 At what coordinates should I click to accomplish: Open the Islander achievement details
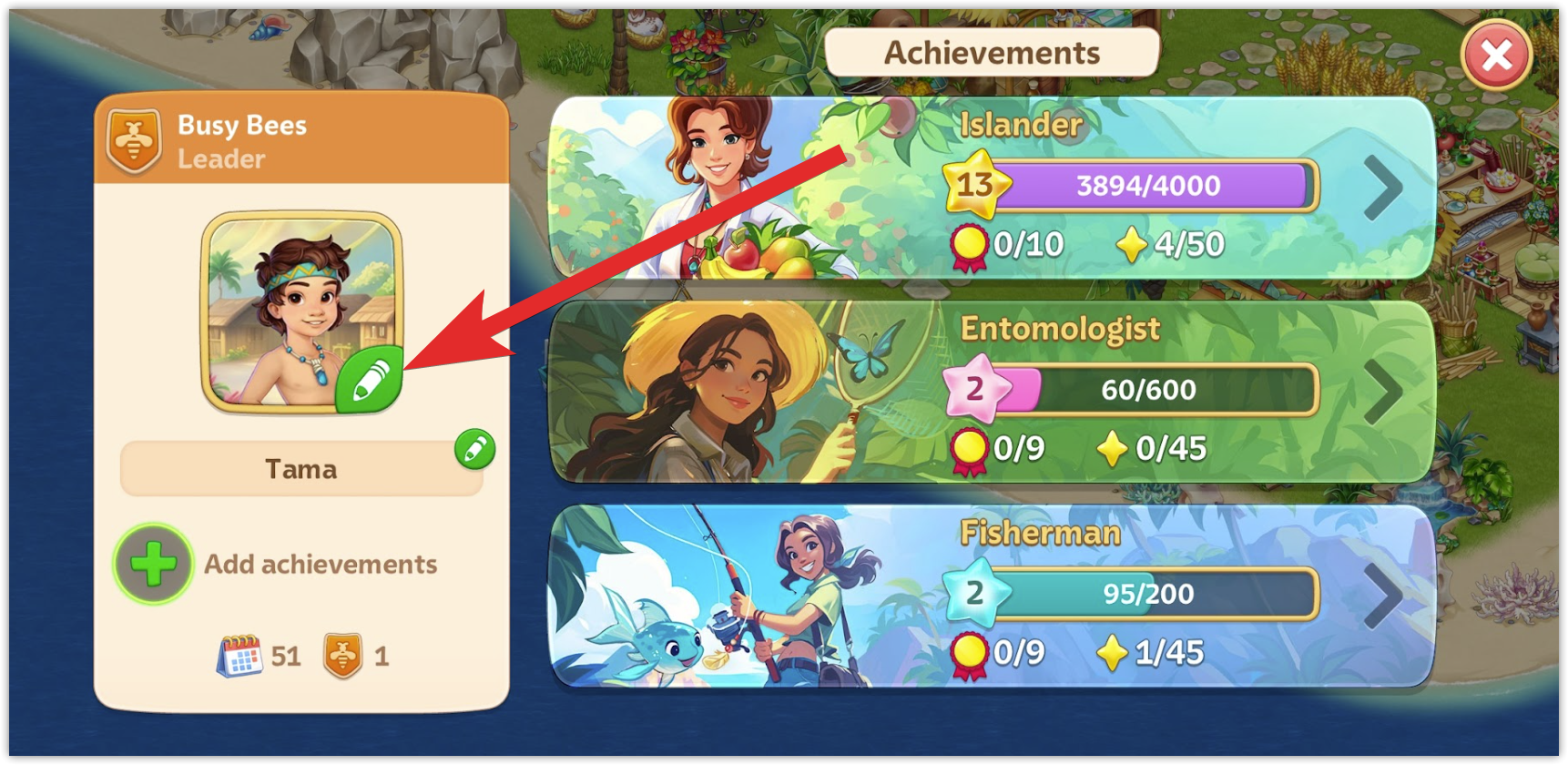tap(1382, 189)
